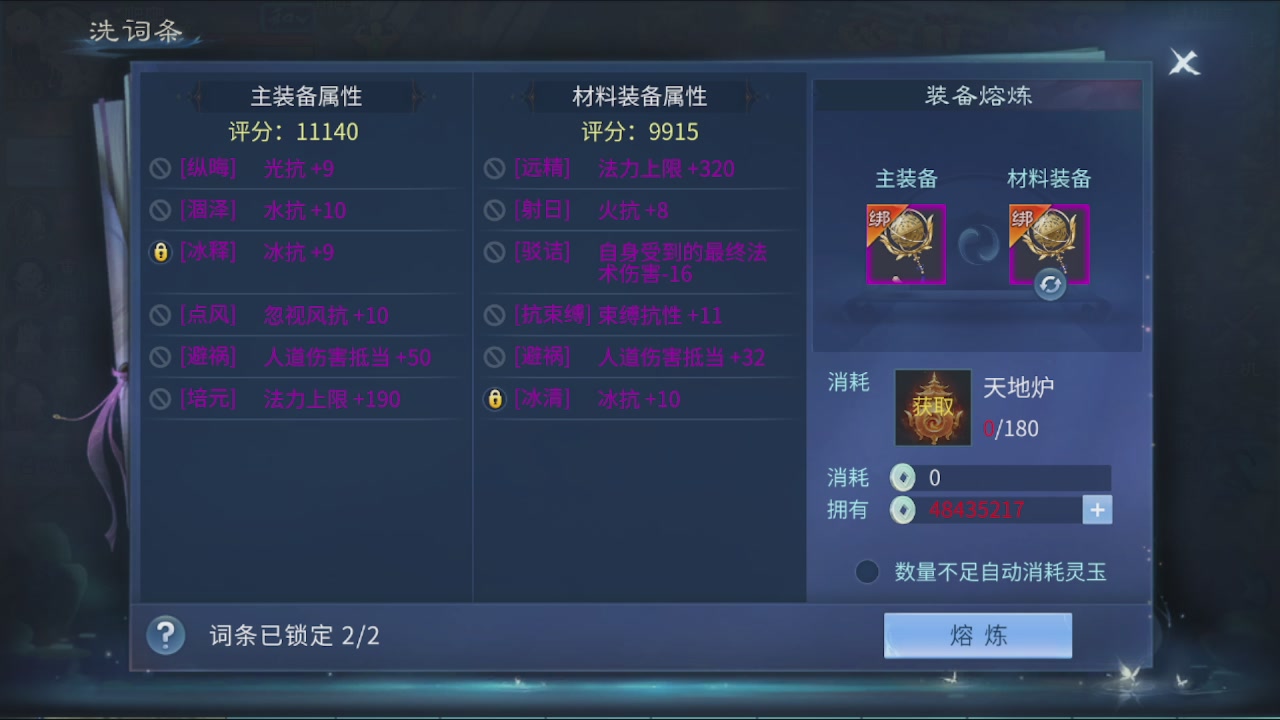Unlock the [冰清] 冰抗 attribute lock icon
The width and height of the screenshot is (1280, 720).
[x=495, y=398]
